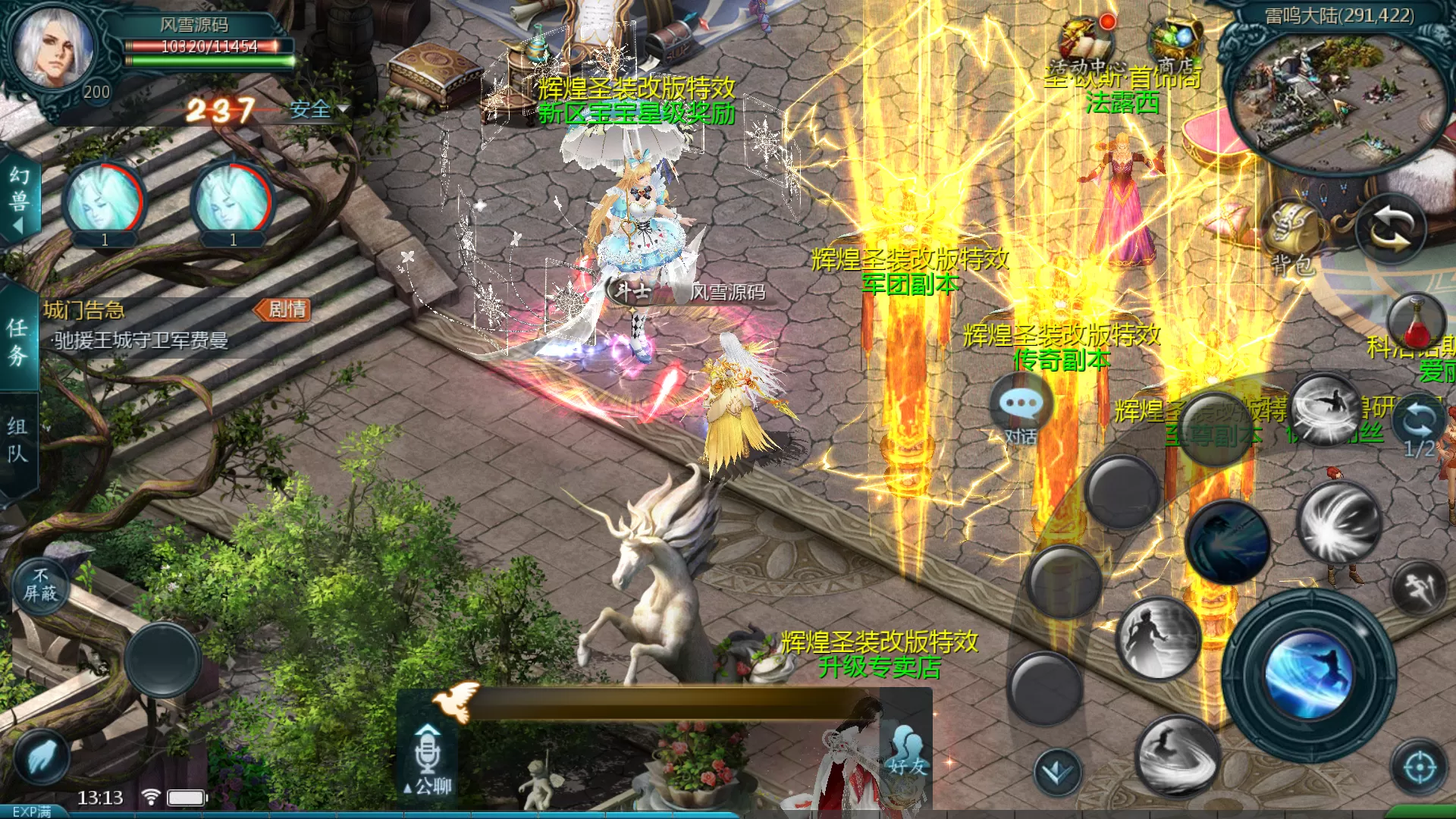Image resolution: width=1456 pixels, height=819 pixels.
Task: Open the 背包 backpack
Action: pyautogui.click(x=1294, y=237)
